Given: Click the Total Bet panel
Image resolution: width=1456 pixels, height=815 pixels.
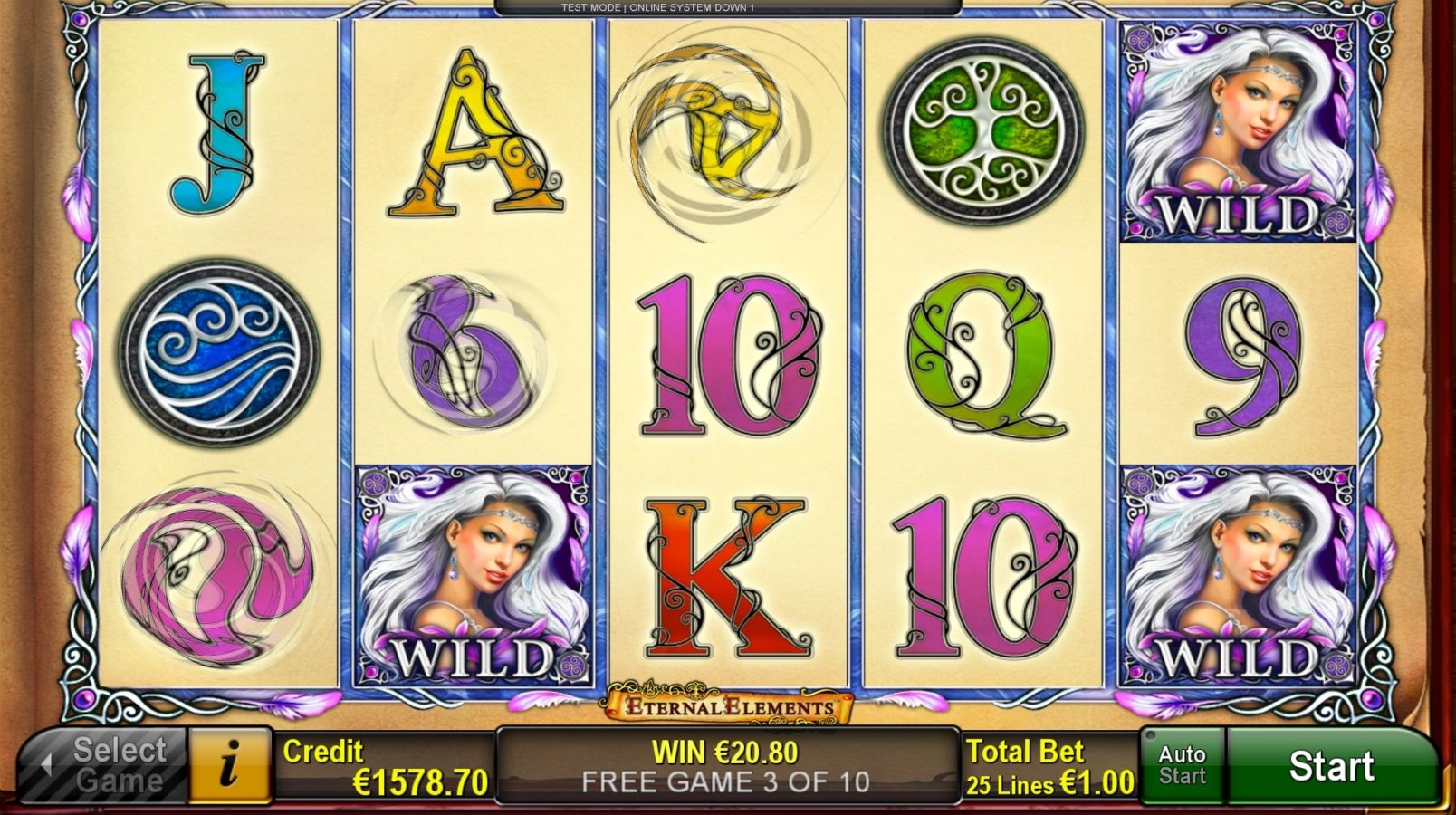Looking at the screenshot, I should tap(1049, 766).
